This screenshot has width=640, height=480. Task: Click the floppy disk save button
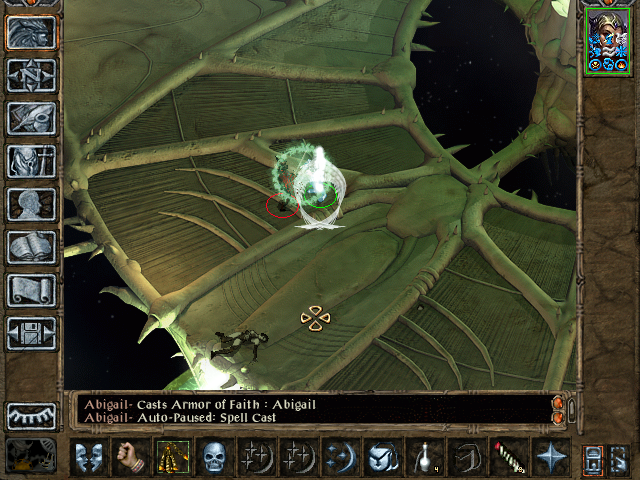pos(31,333)
